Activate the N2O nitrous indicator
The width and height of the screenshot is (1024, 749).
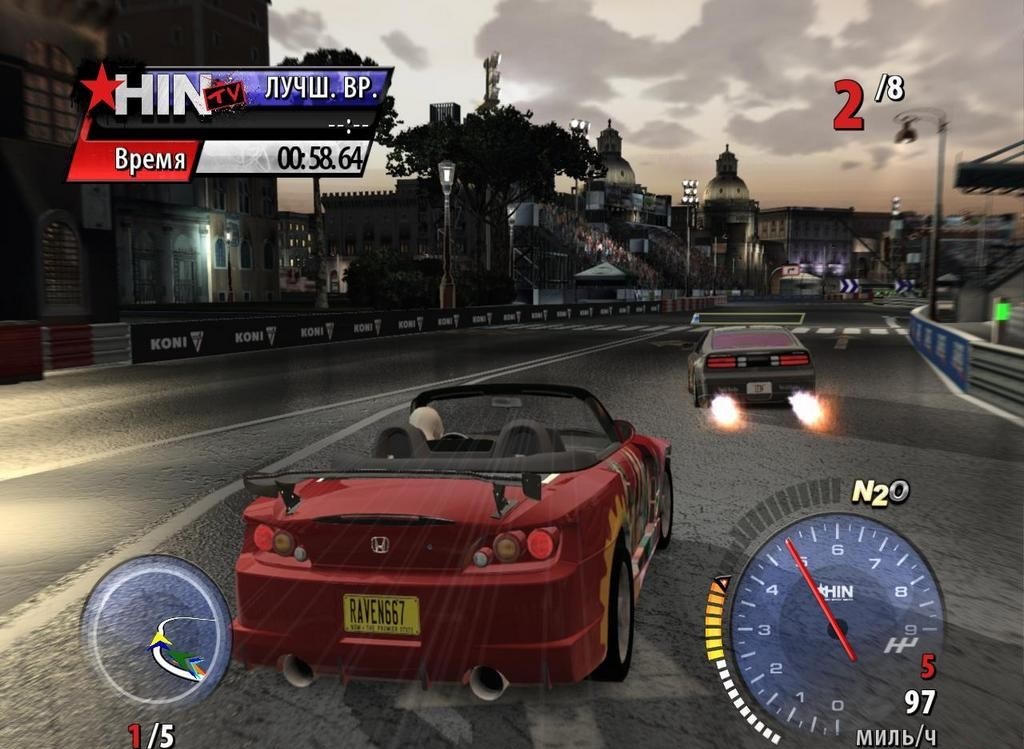(879, 491)
